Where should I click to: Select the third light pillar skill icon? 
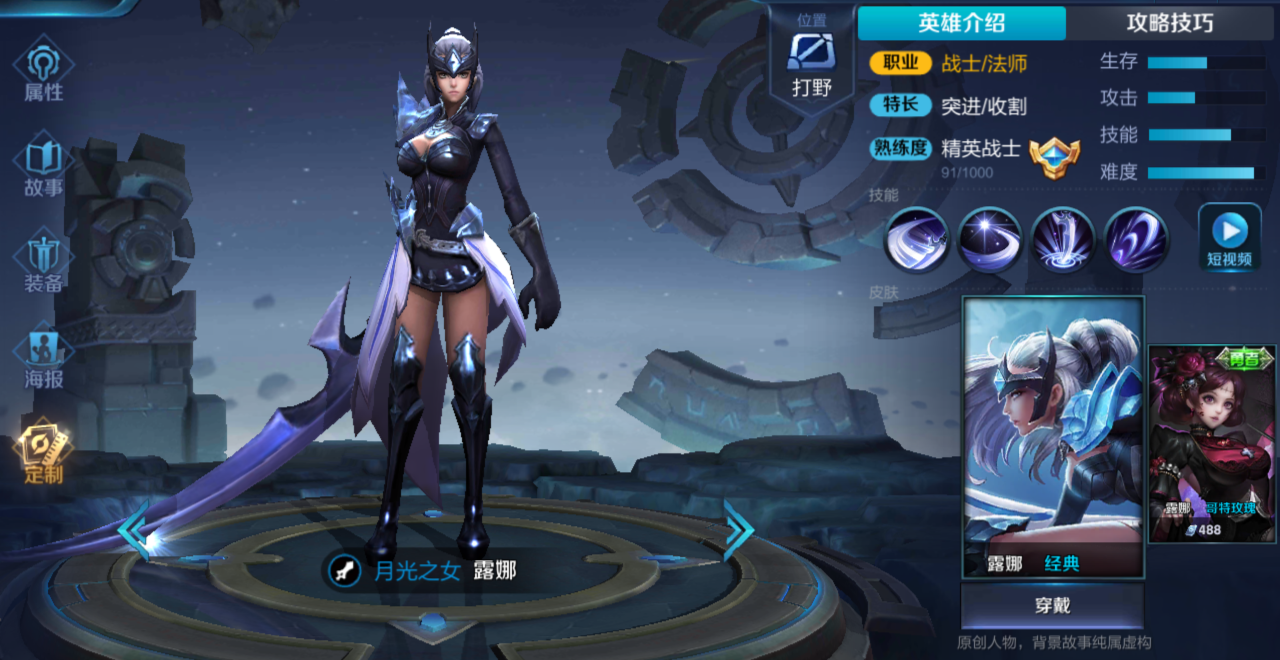(1063, 240)
